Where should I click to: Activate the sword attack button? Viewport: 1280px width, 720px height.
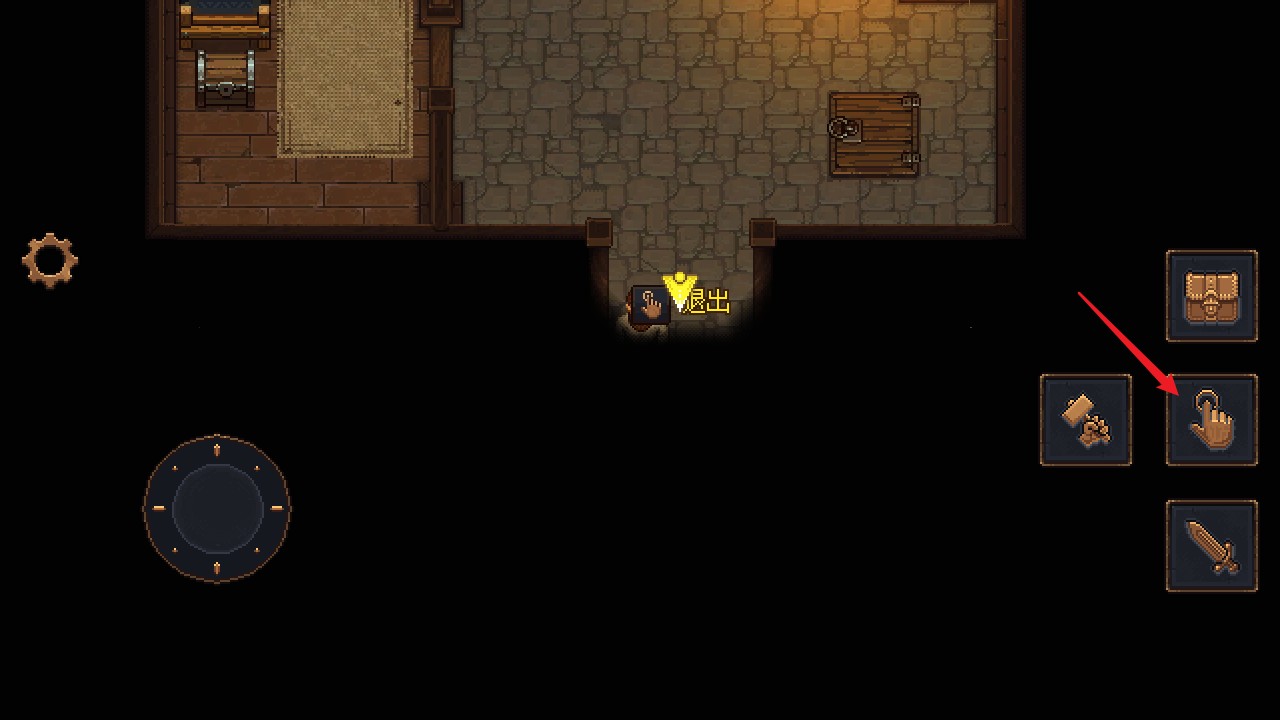click(x=1211, y=546)
